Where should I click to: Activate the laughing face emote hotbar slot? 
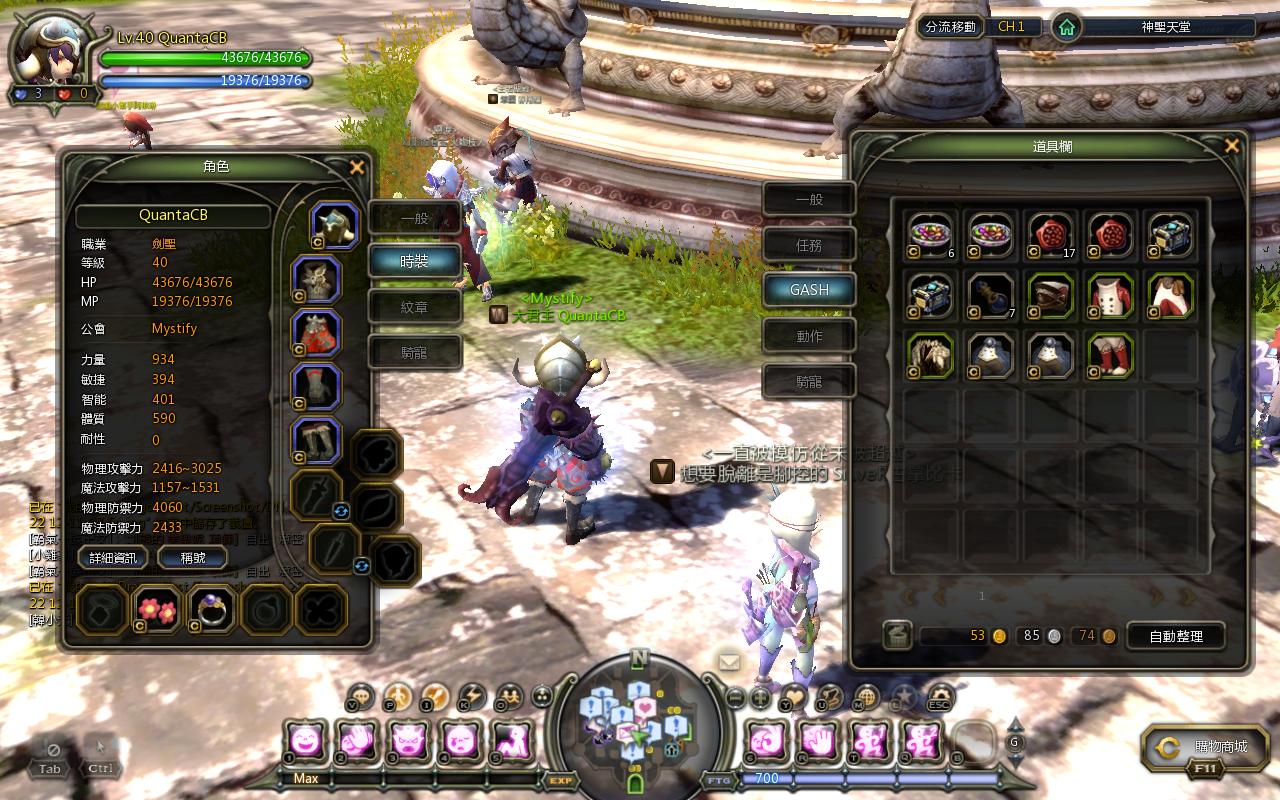coord(305,741)
